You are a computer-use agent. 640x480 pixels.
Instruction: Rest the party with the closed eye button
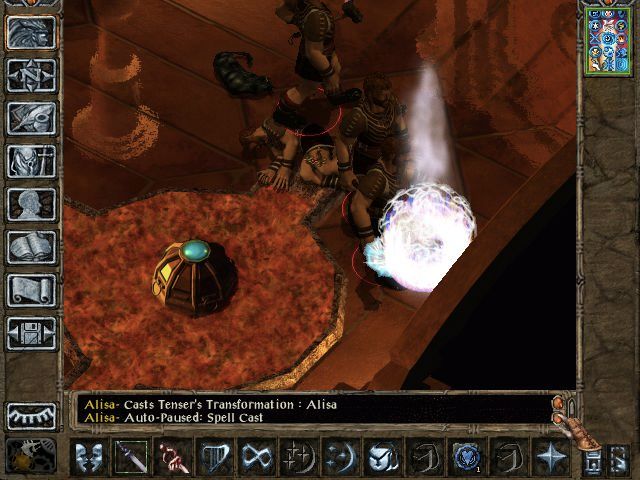click(x=31, y=415)
